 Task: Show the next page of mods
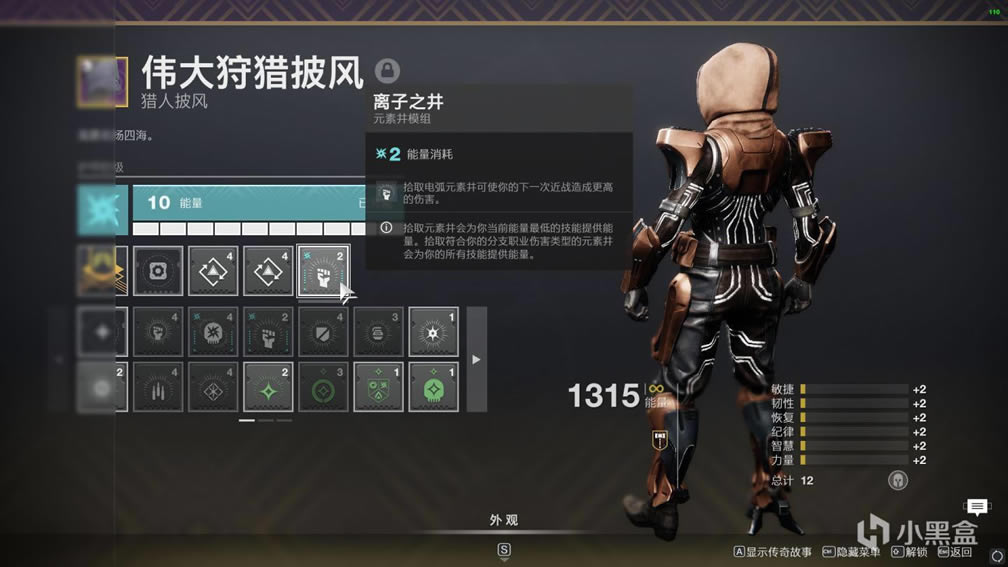tap(476, 359)
